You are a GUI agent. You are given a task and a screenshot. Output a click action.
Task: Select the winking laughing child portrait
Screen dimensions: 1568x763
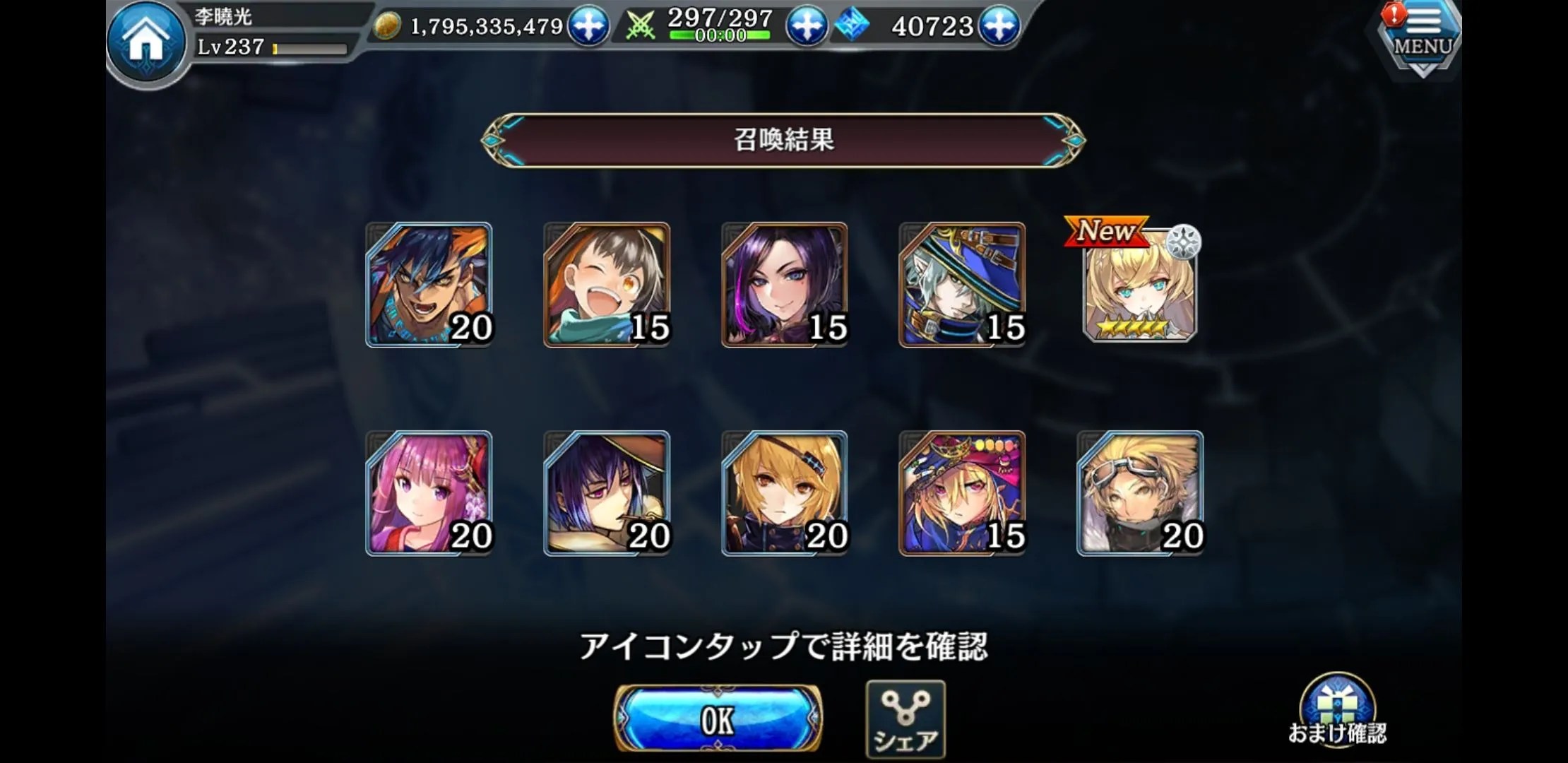pos(607,285)
